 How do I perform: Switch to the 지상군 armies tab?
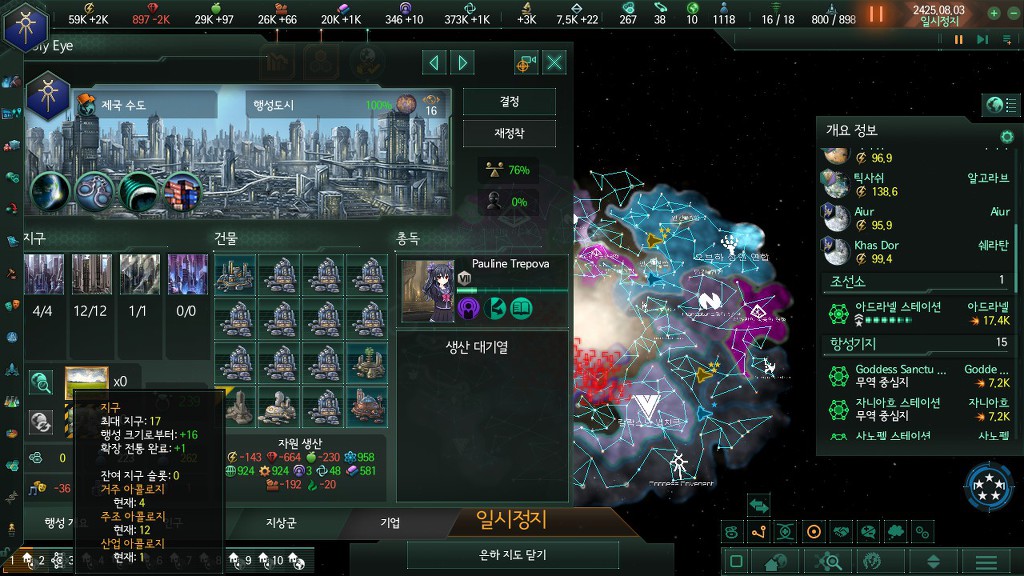(x=281, y=522)
